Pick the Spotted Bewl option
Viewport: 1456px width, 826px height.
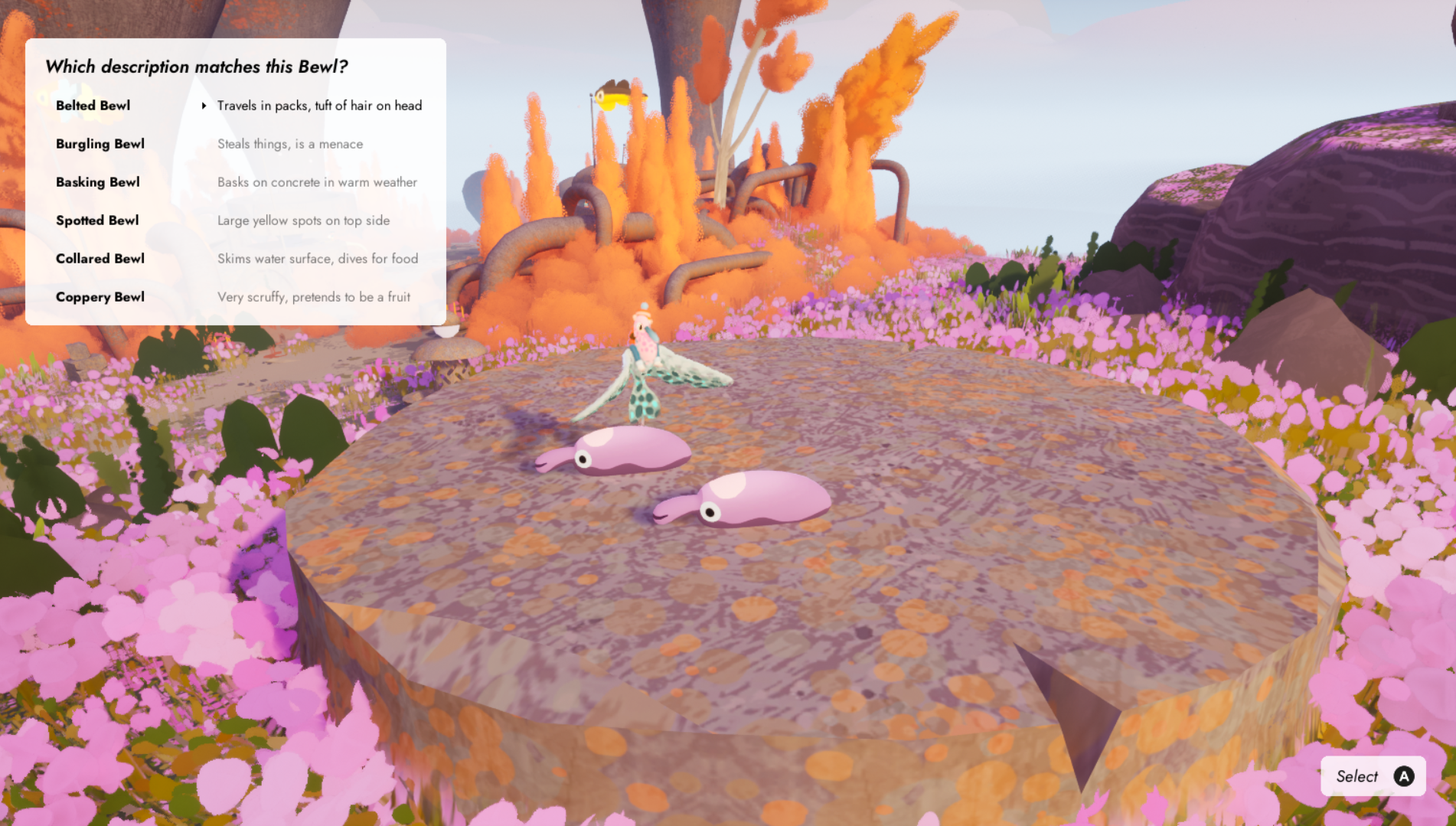(x=97, y=220)
